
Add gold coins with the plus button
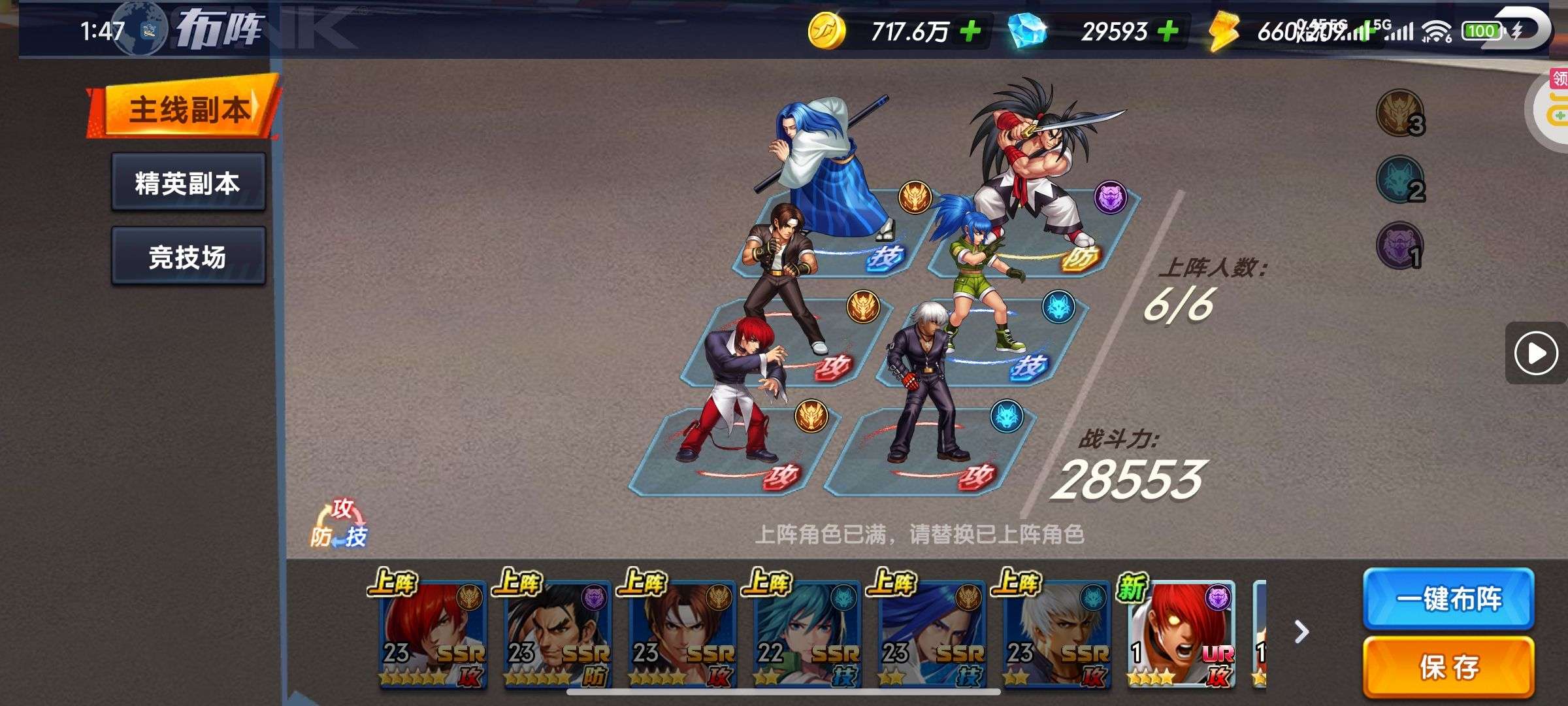pos(970,31)
